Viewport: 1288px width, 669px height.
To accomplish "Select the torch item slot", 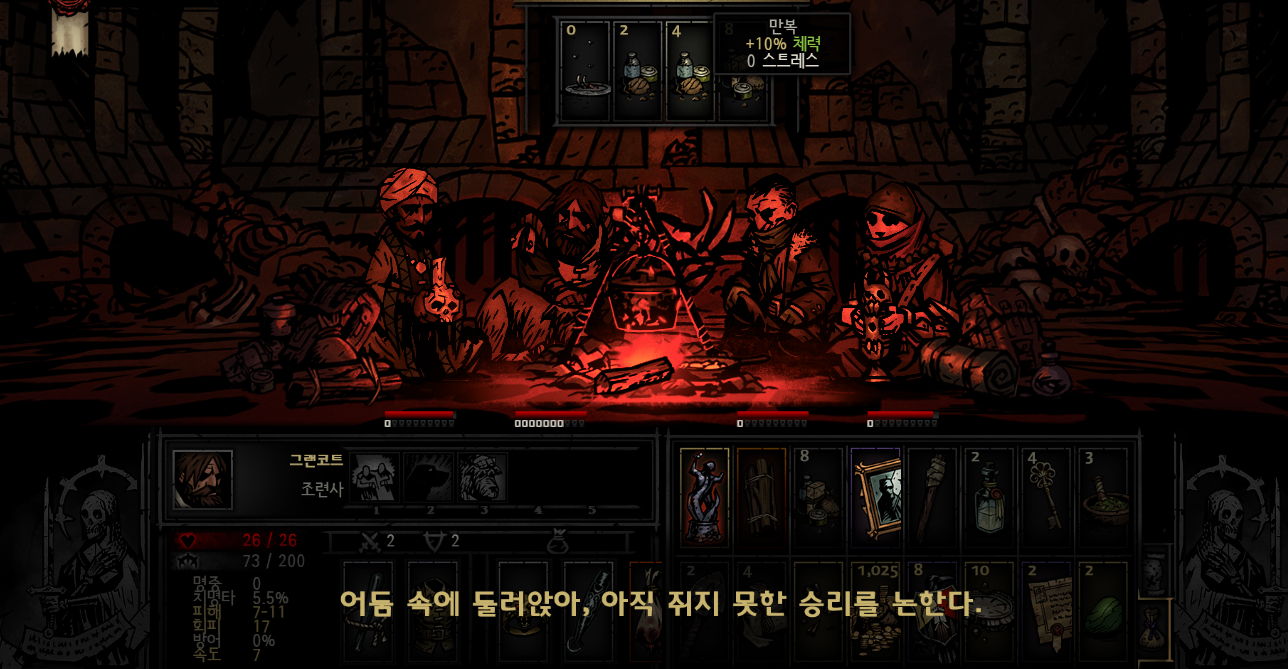I will pos(932,496).
